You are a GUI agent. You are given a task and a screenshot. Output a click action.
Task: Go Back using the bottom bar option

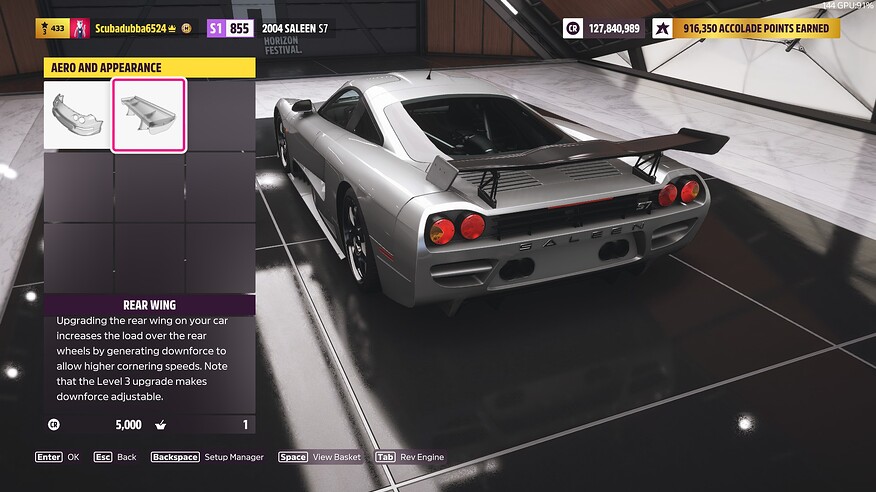tap(115, 457)
